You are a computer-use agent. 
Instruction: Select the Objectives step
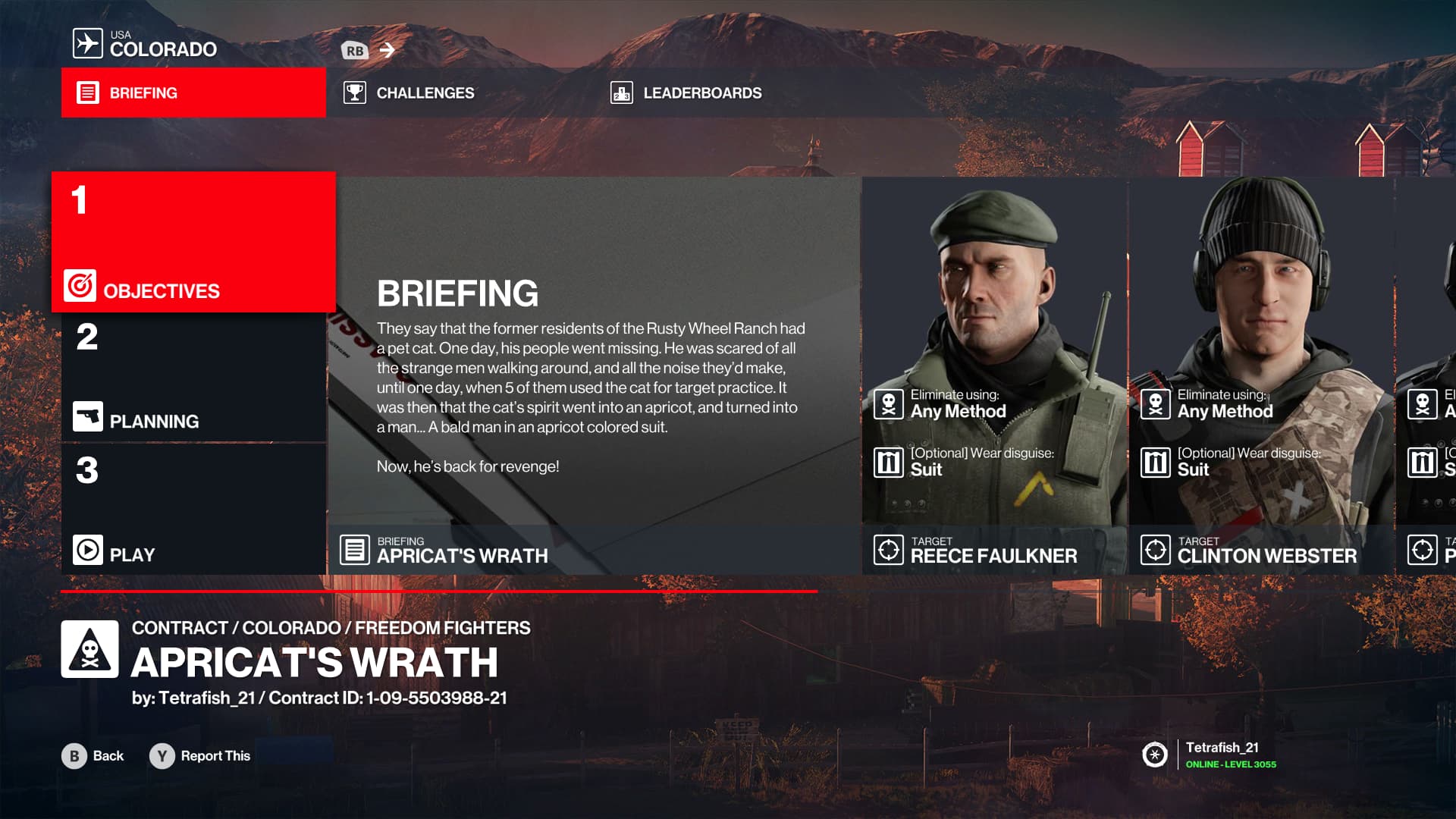(193, 242)
